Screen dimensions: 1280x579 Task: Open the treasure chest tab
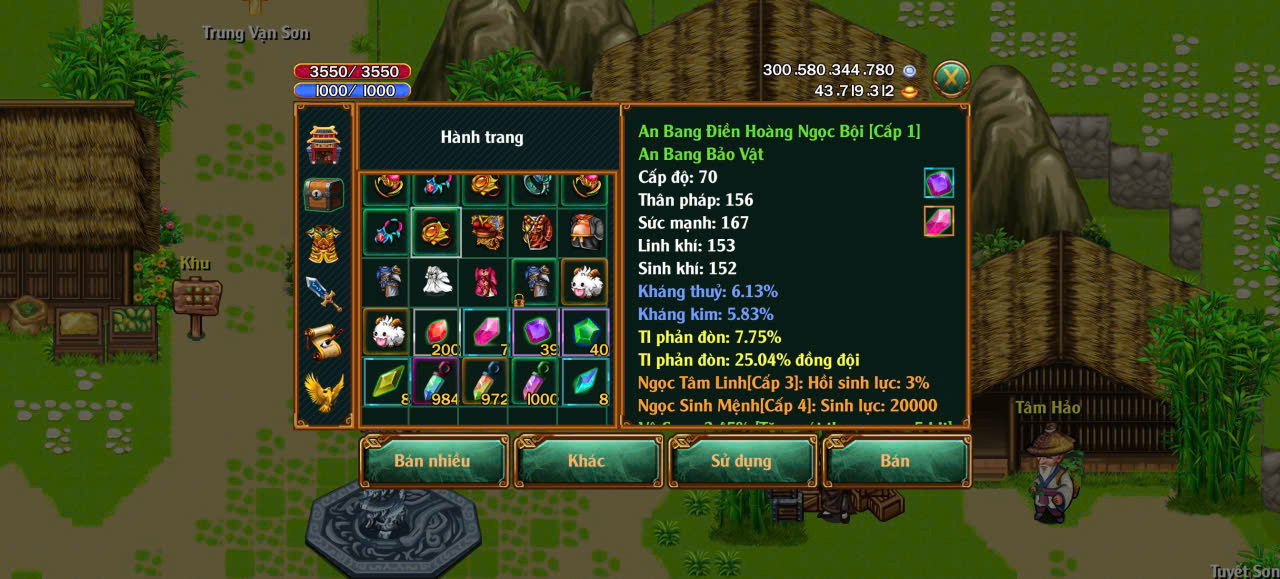[x=324, y=195]
